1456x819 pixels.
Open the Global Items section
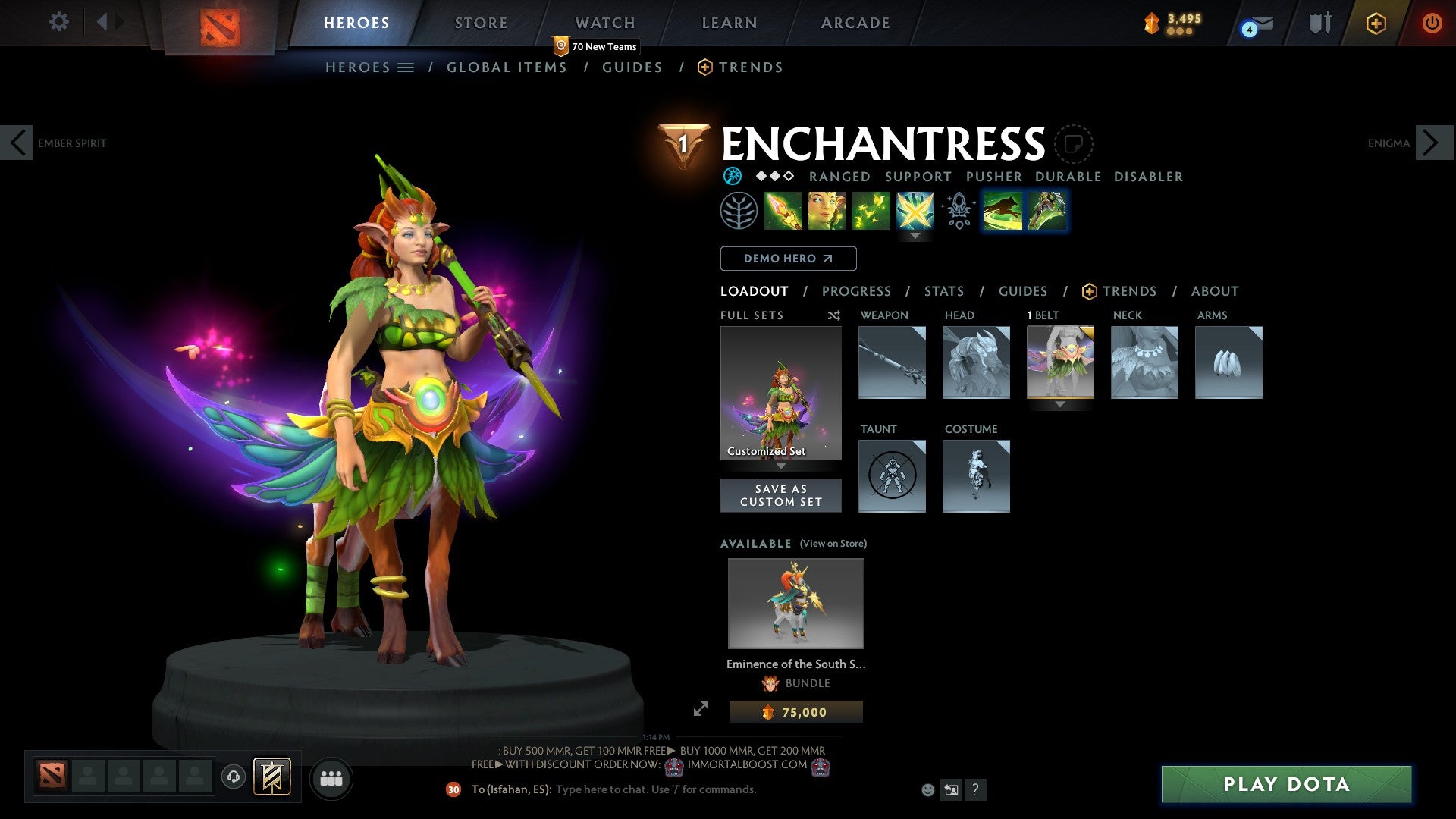point(507,67)
